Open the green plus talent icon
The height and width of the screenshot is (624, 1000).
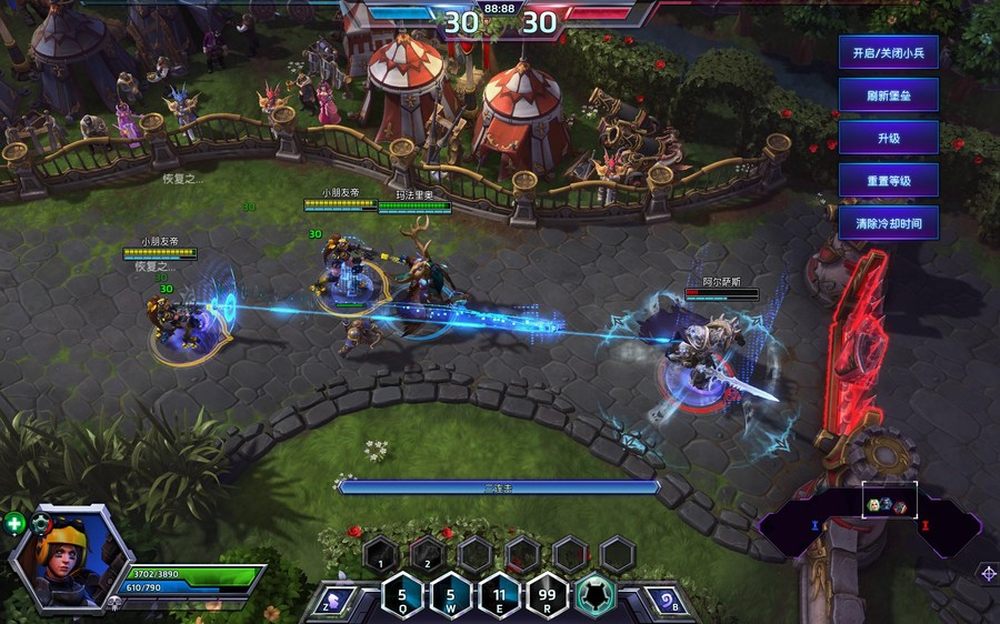point(15,522)
